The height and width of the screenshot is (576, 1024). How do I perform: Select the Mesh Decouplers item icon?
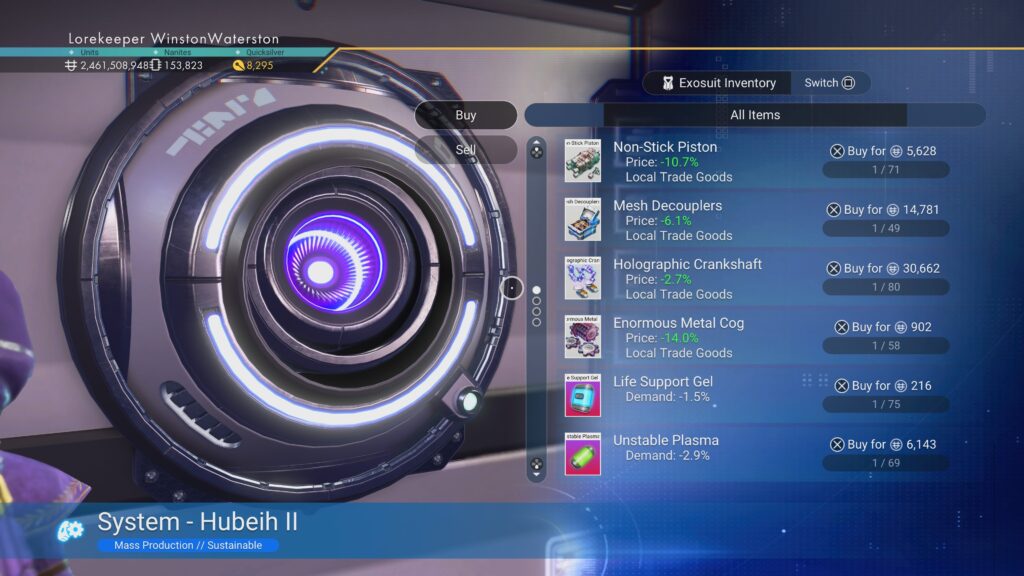(582, 219)
